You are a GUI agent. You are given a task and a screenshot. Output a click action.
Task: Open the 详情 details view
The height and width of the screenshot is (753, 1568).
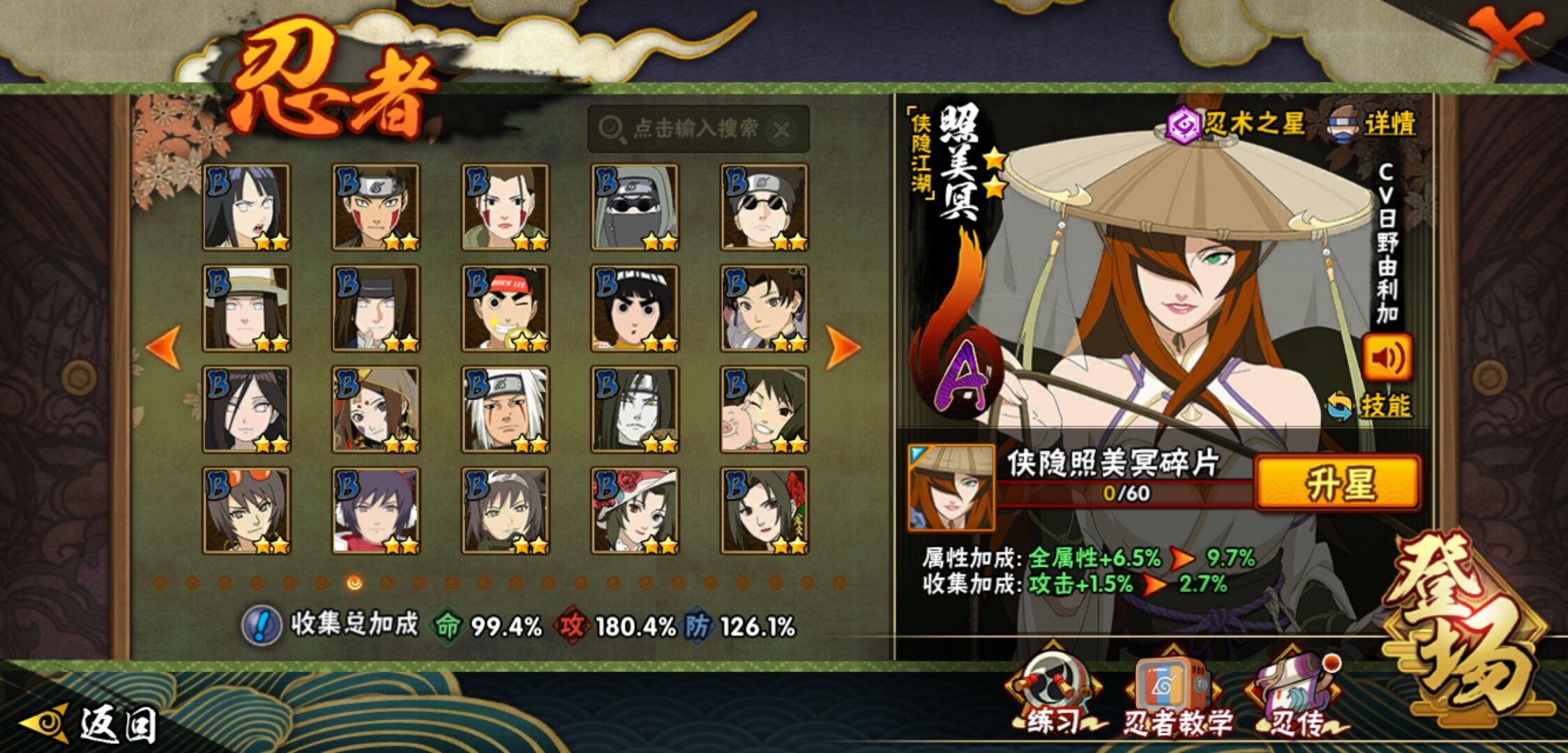tap(1373, 125)
